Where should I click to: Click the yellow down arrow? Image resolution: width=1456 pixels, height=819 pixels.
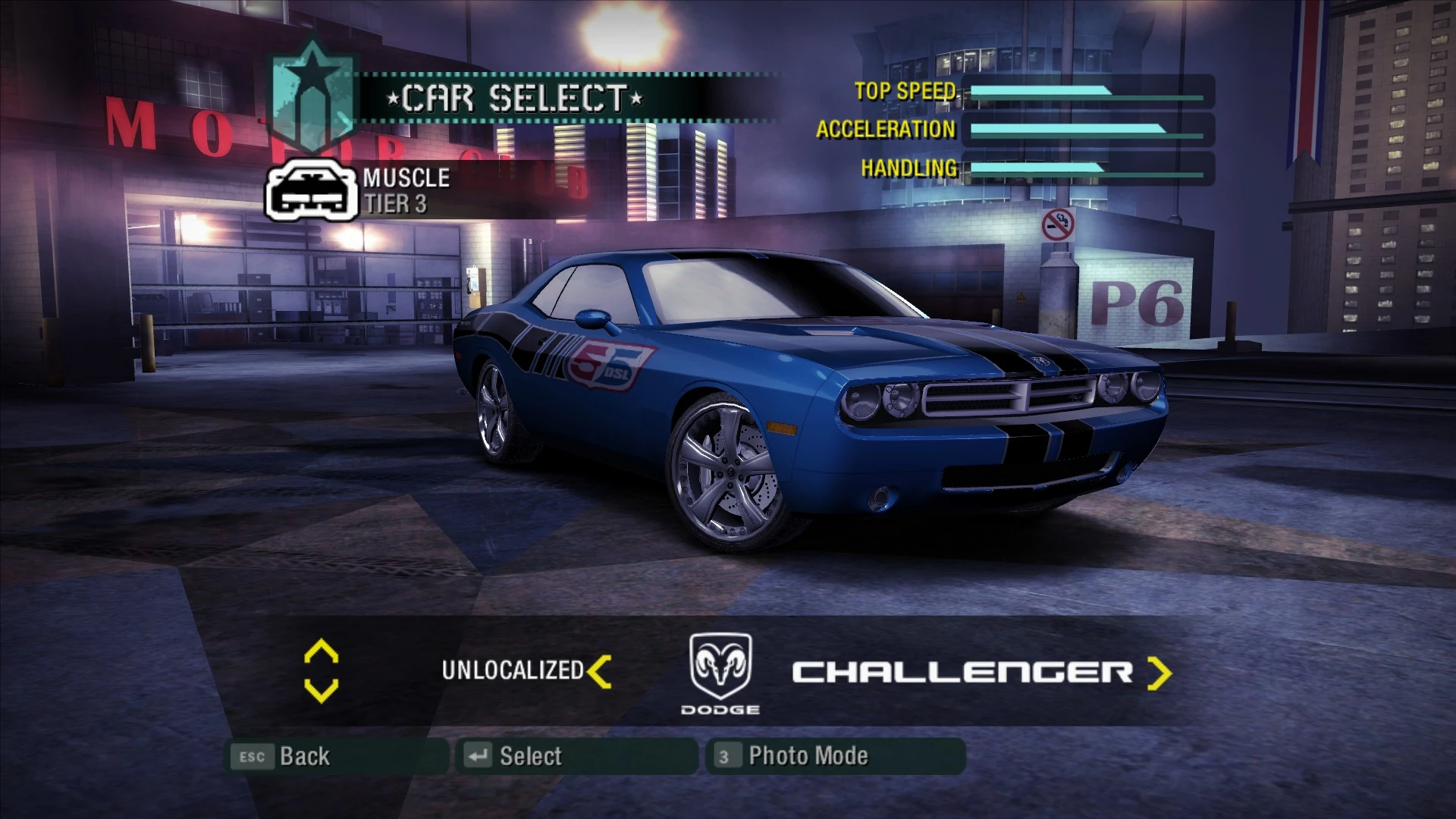click(x=321, y=690)
